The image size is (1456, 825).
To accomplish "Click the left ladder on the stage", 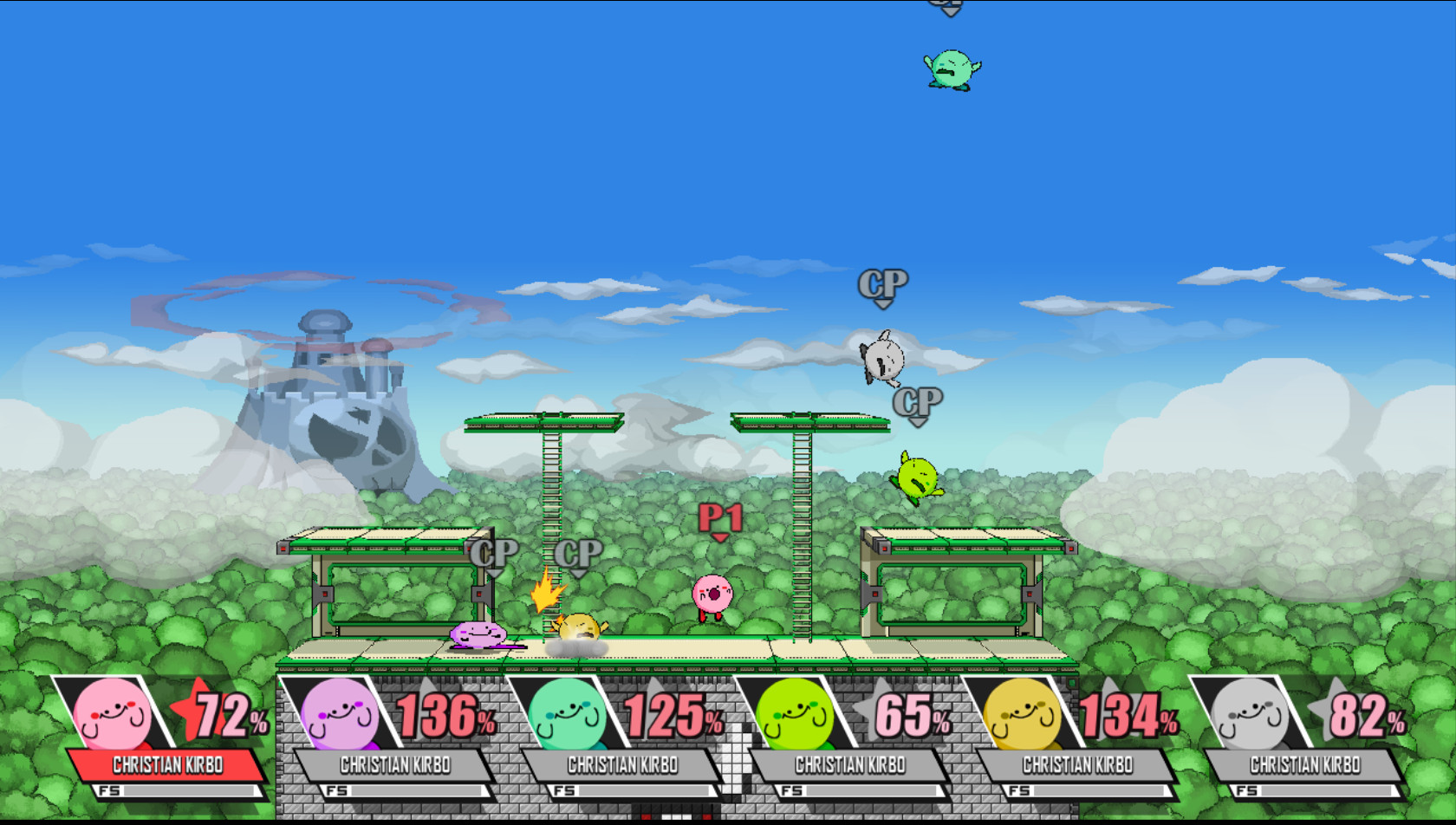I will point(551,520).
